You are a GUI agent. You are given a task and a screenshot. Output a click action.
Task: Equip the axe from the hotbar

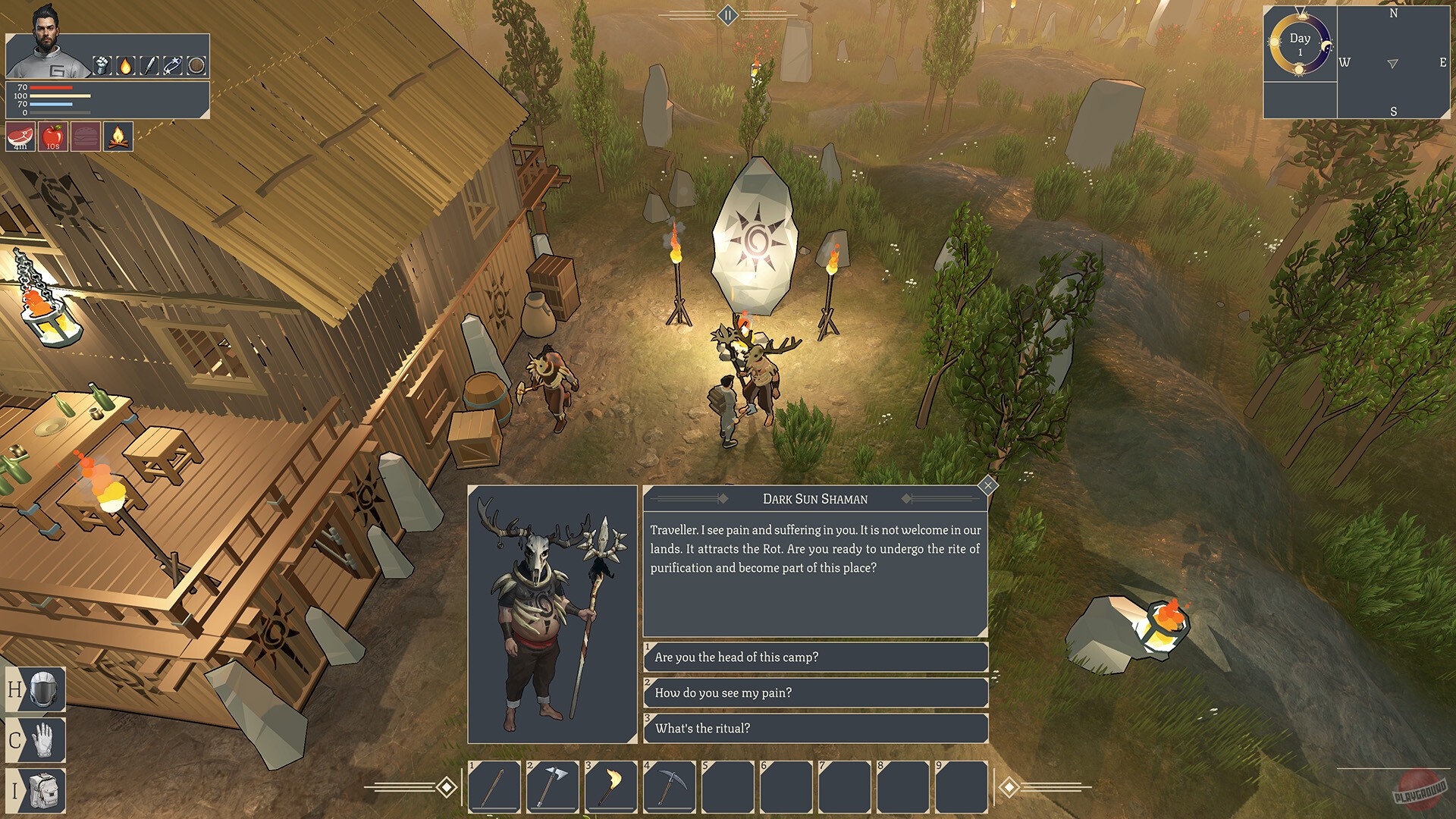(553, 787)
